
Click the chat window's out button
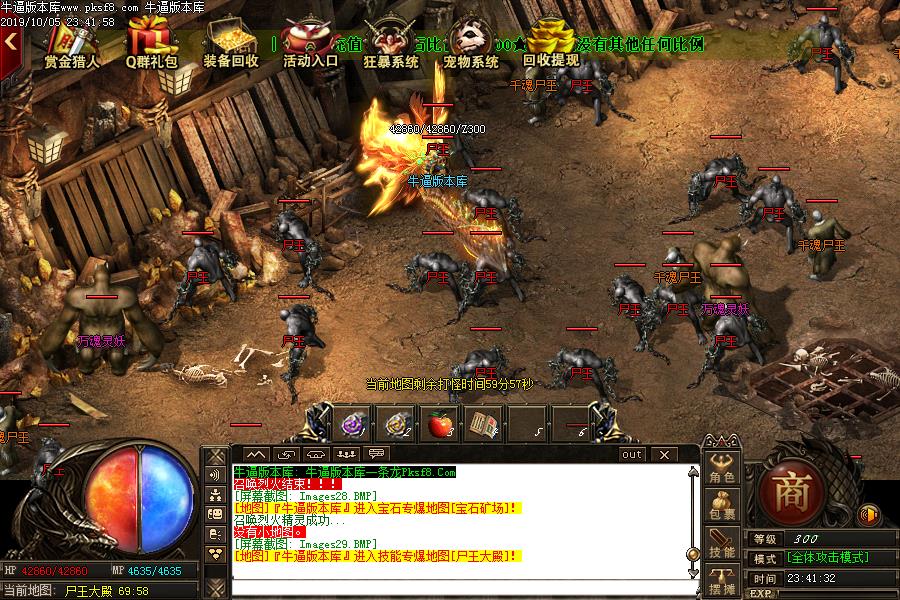[632, 454]
